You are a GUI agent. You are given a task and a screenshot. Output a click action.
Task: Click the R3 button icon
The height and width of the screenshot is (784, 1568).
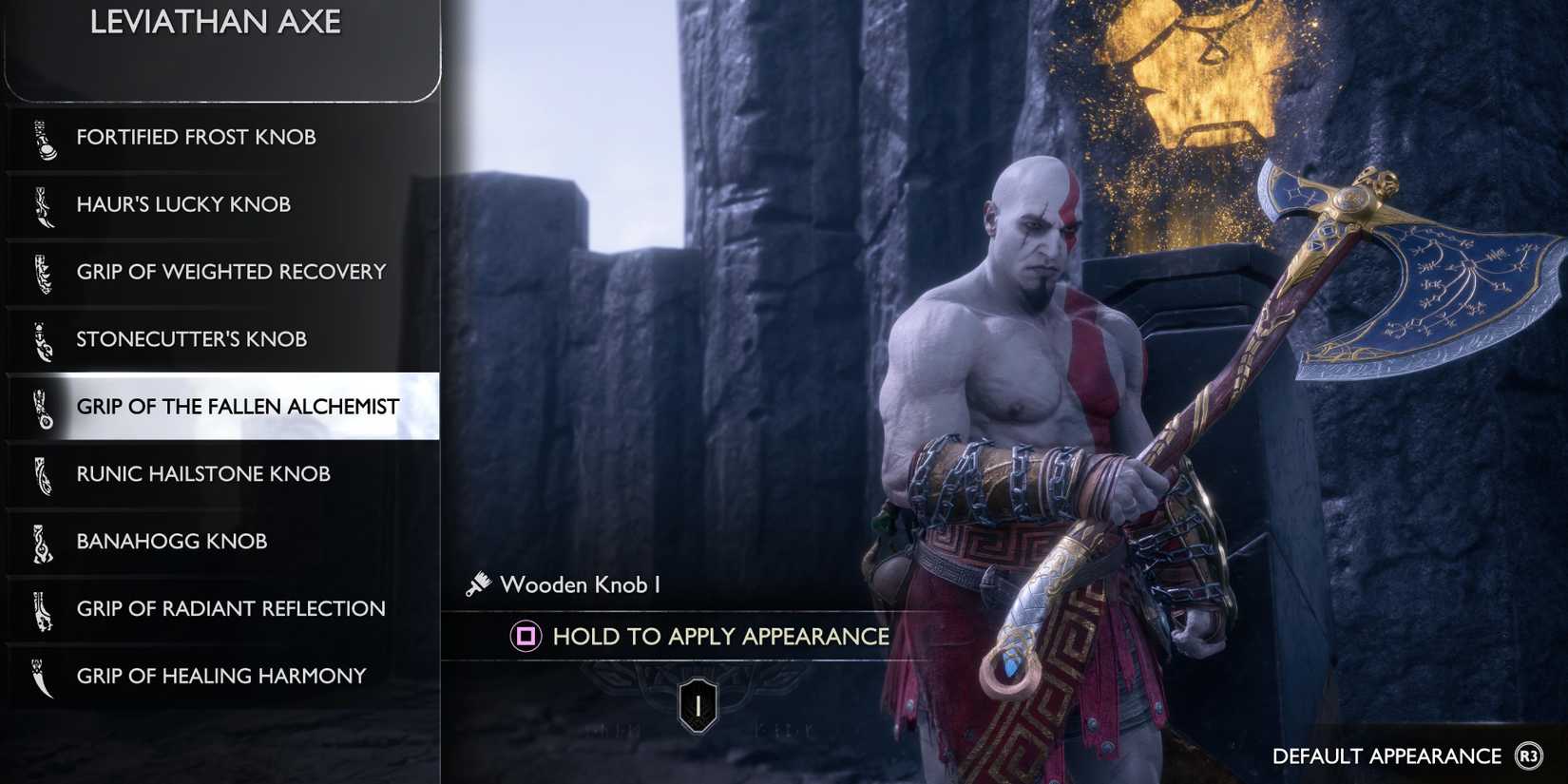(1530, 757)
